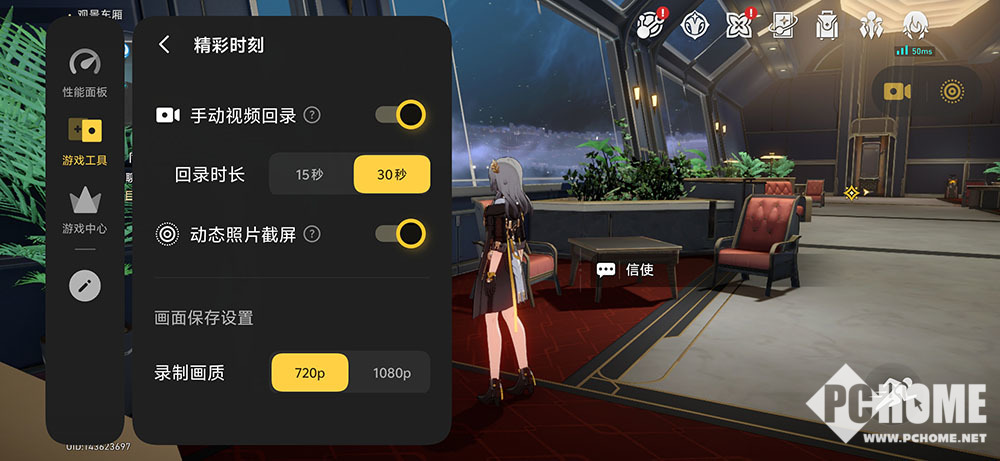Go back using the arrow beside 精彩时刻
1000x461 pixels.
[164, 45]
